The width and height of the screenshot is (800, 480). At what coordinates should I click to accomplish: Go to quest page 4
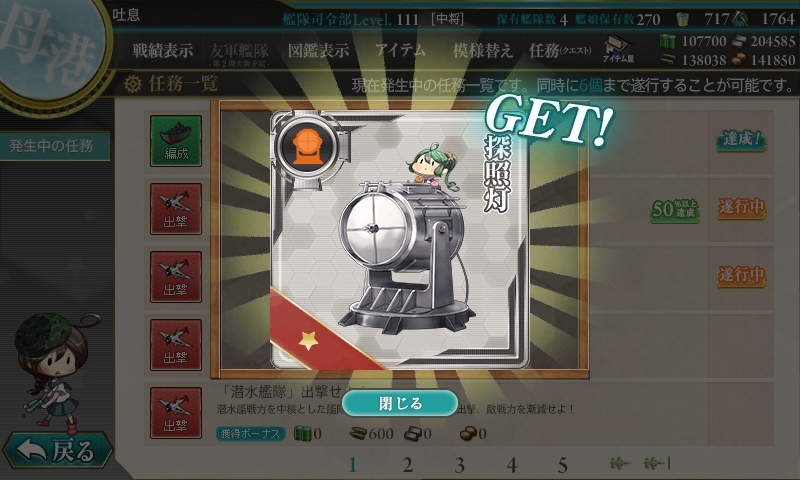[511, 465]
